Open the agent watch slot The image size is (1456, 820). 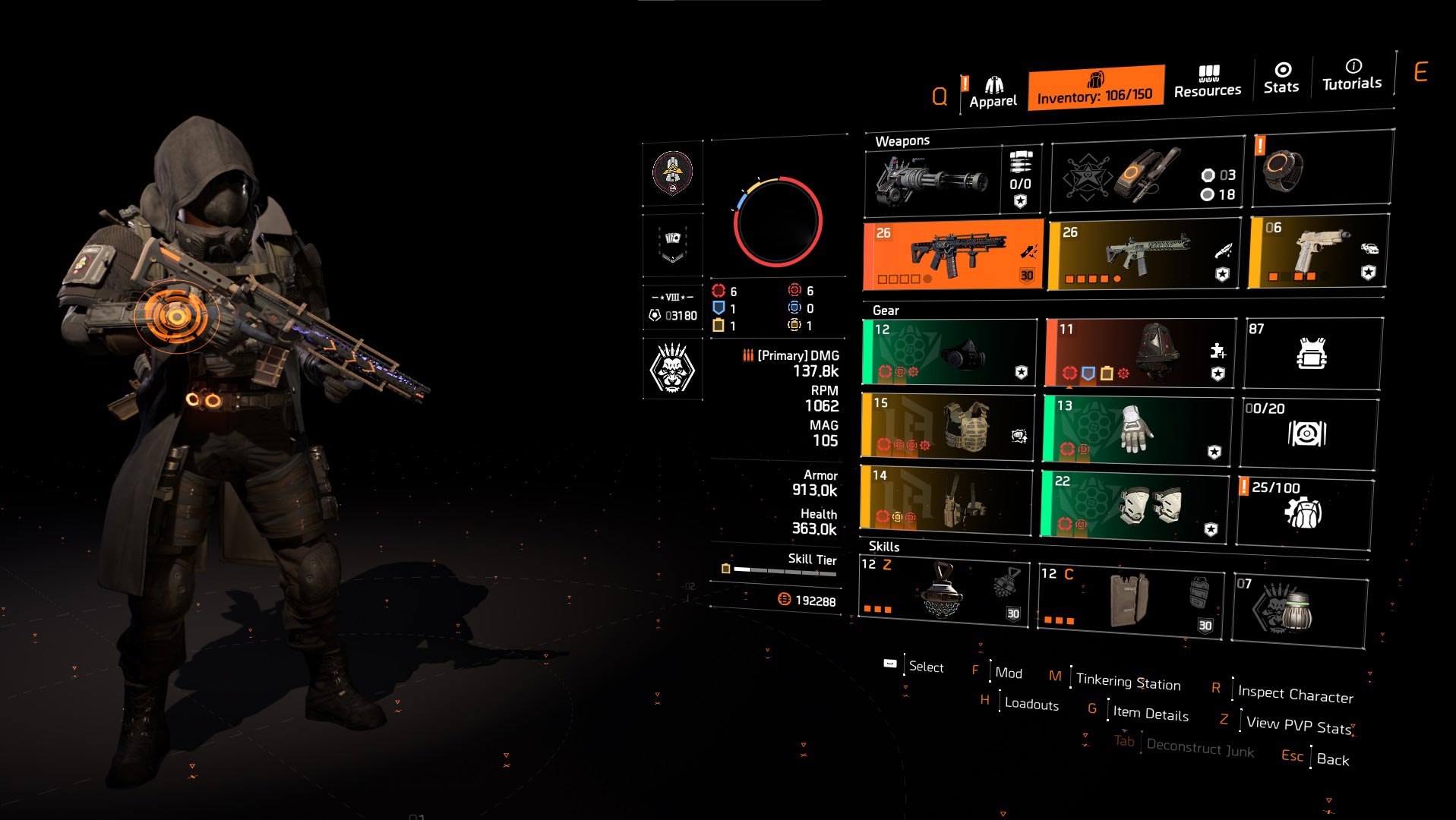click(1322, 169)
